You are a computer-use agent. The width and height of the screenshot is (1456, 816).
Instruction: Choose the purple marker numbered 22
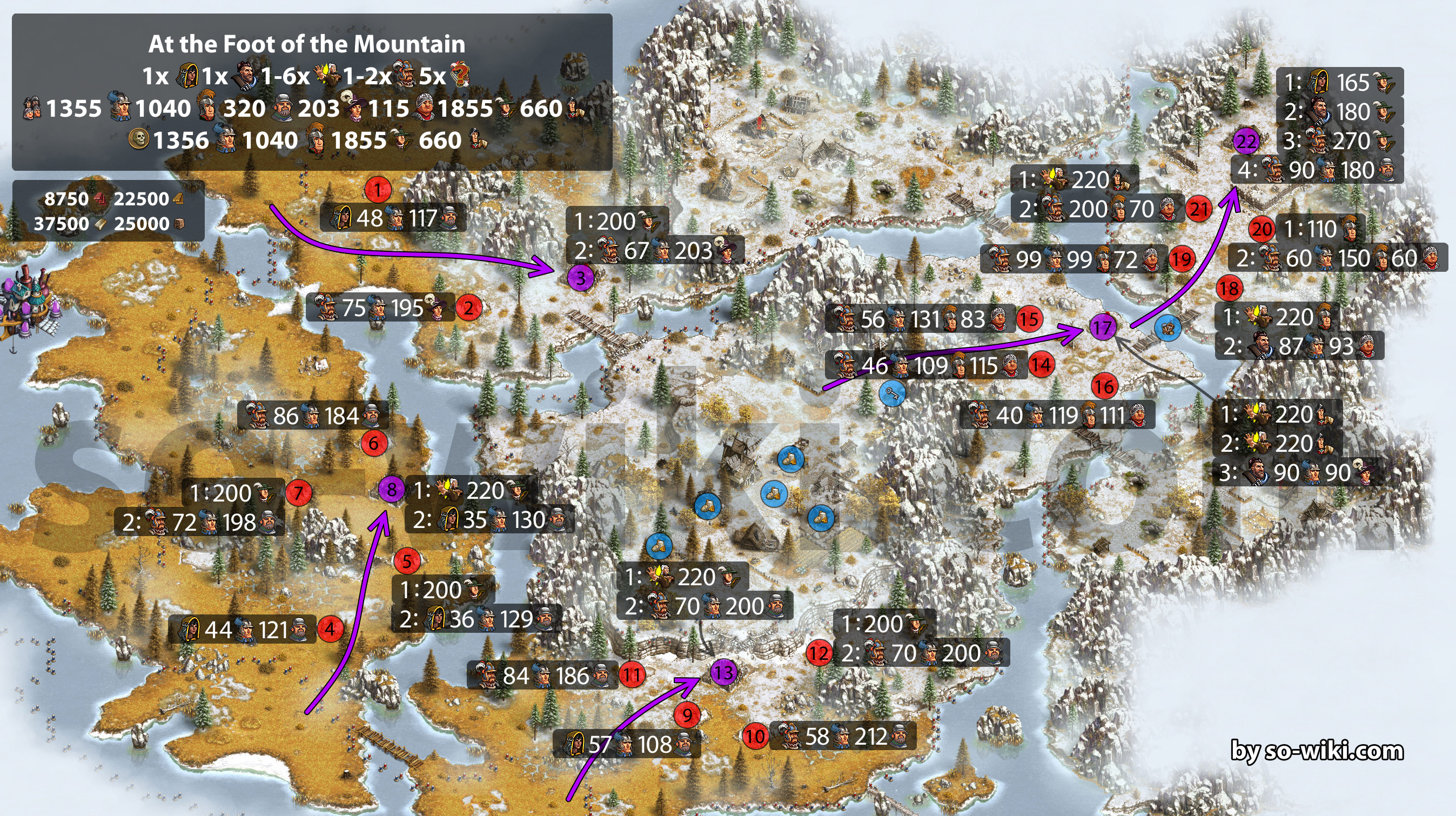pyautogui.click(x=1246, y=142)
